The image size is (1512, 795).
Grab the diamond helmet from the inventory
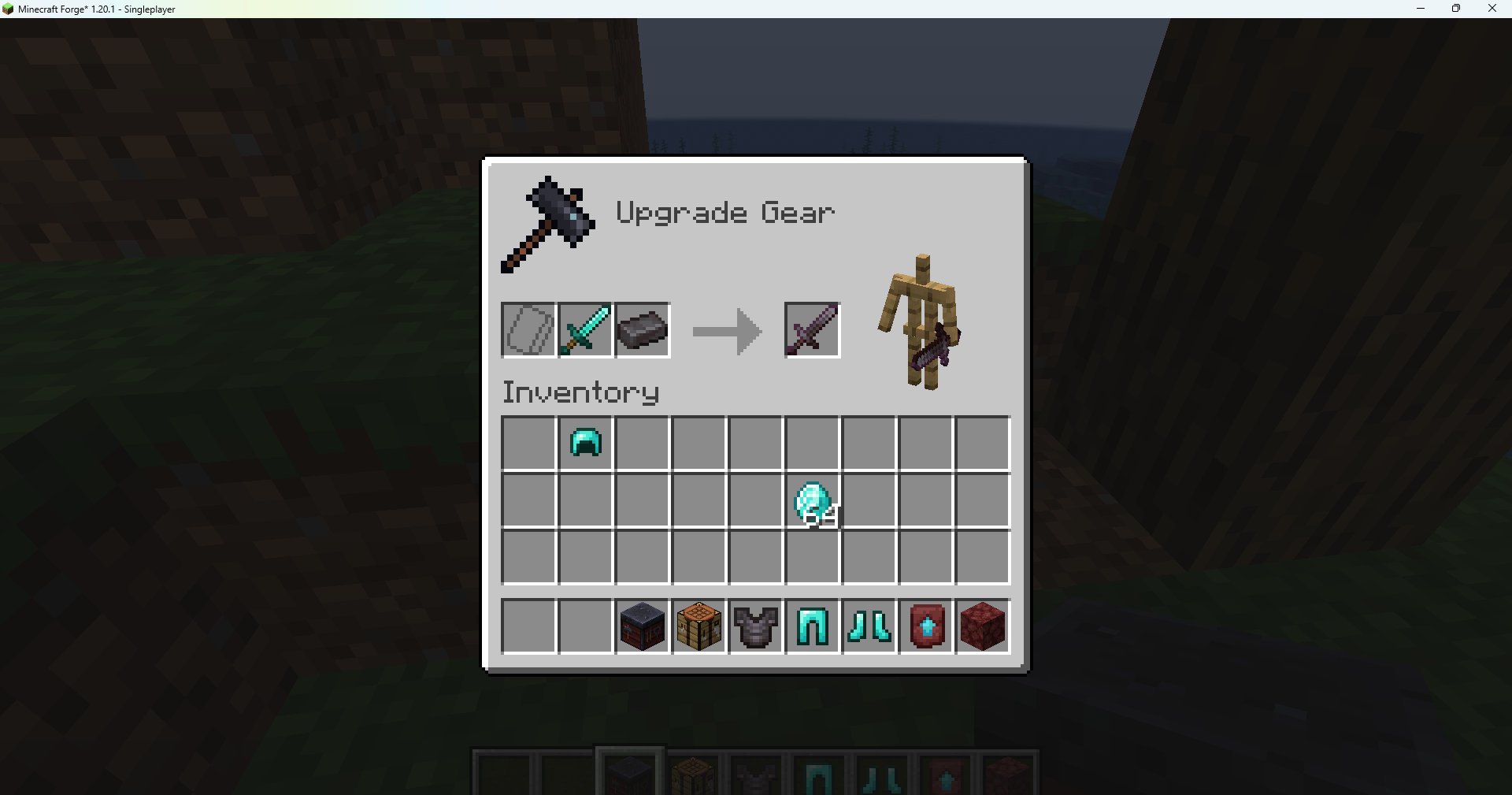(585, 443)
